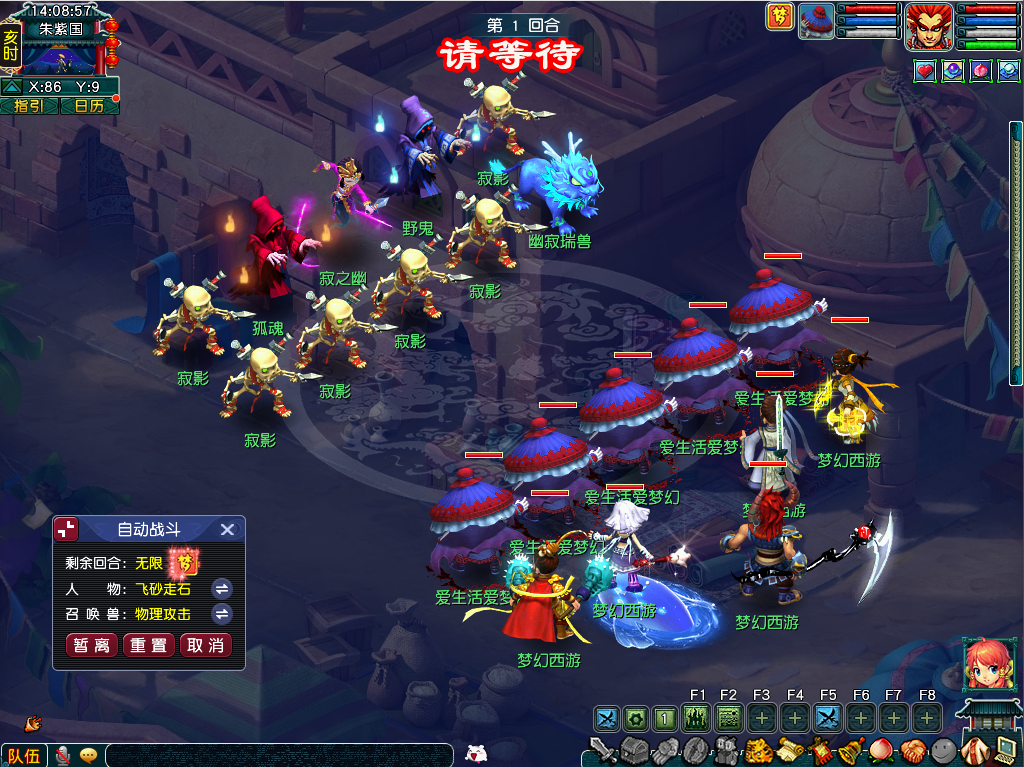Screen dimensions: 1024x767
Task: Switch the 人物 character skill setting
Action: [x=222, y=588]
